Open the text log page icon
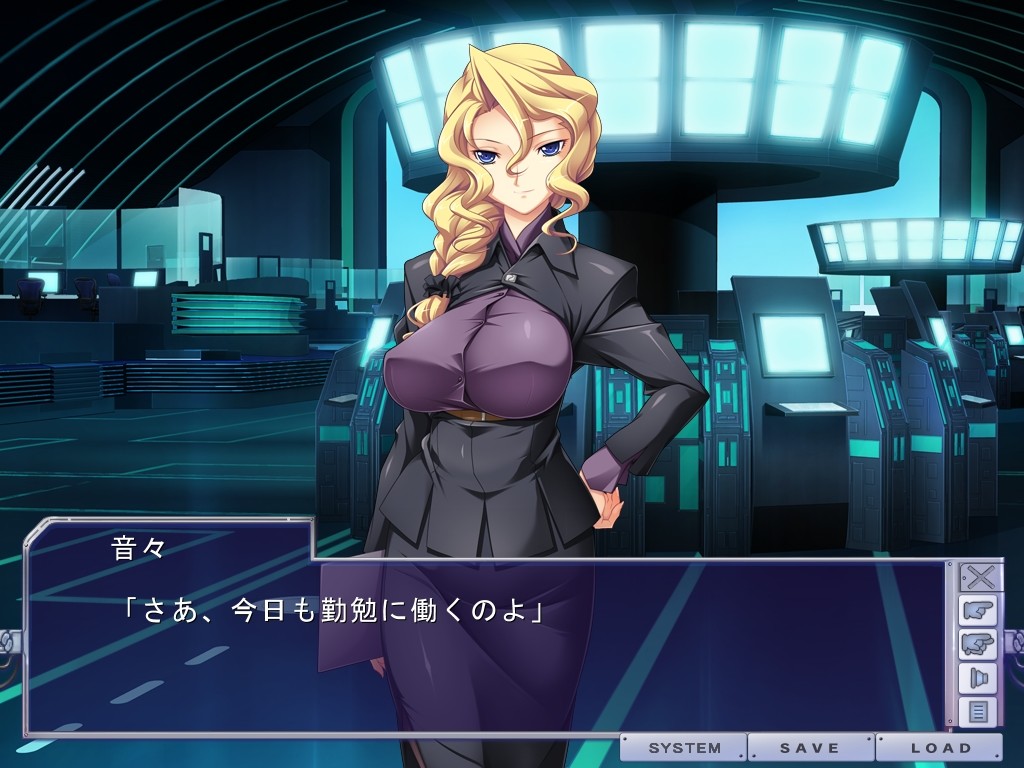This screenshot has width=1024, height=768. [x=976, y=712]
